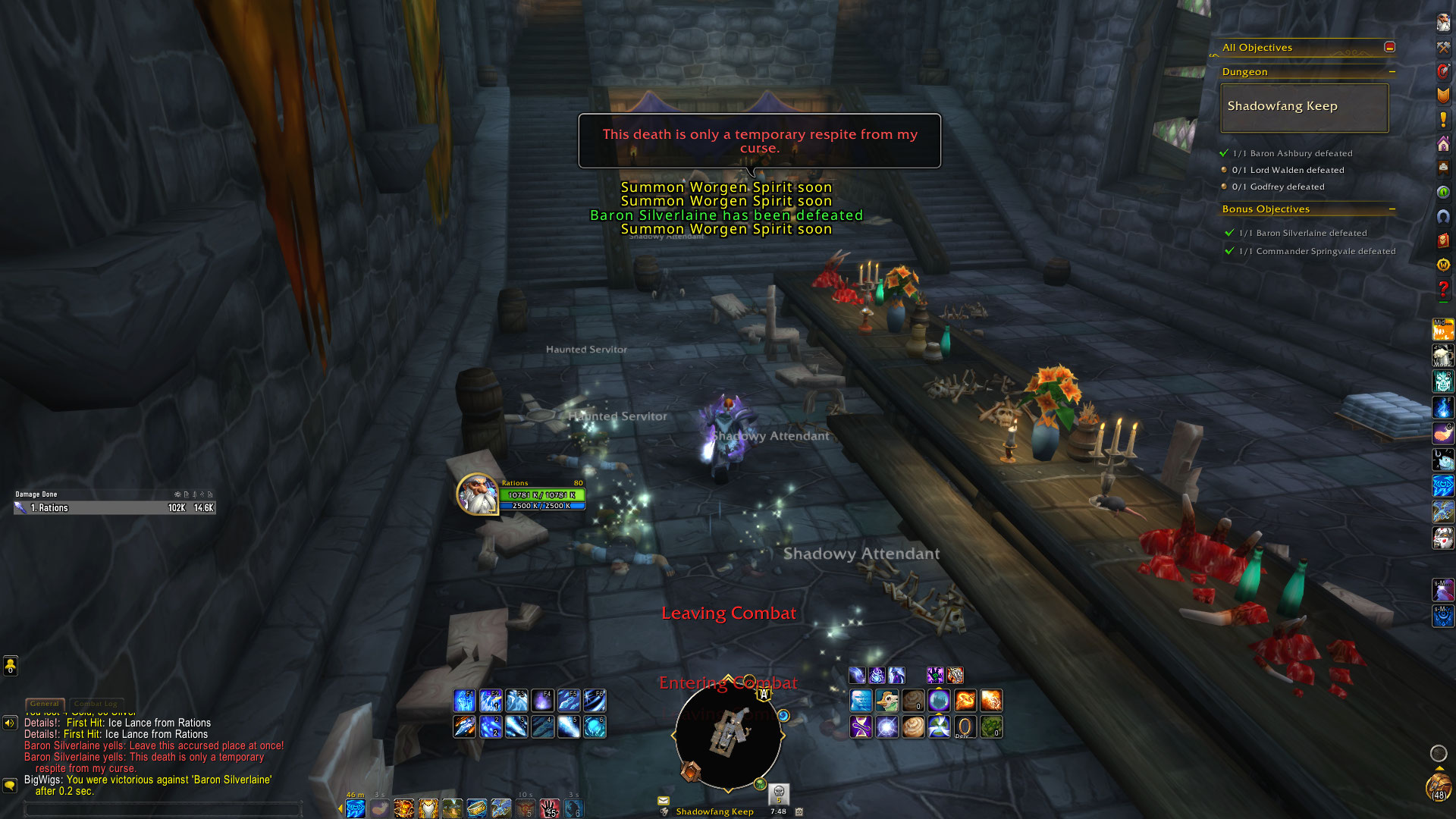
Task: Open the quest log exclamation mark button
Action: 1443,120
